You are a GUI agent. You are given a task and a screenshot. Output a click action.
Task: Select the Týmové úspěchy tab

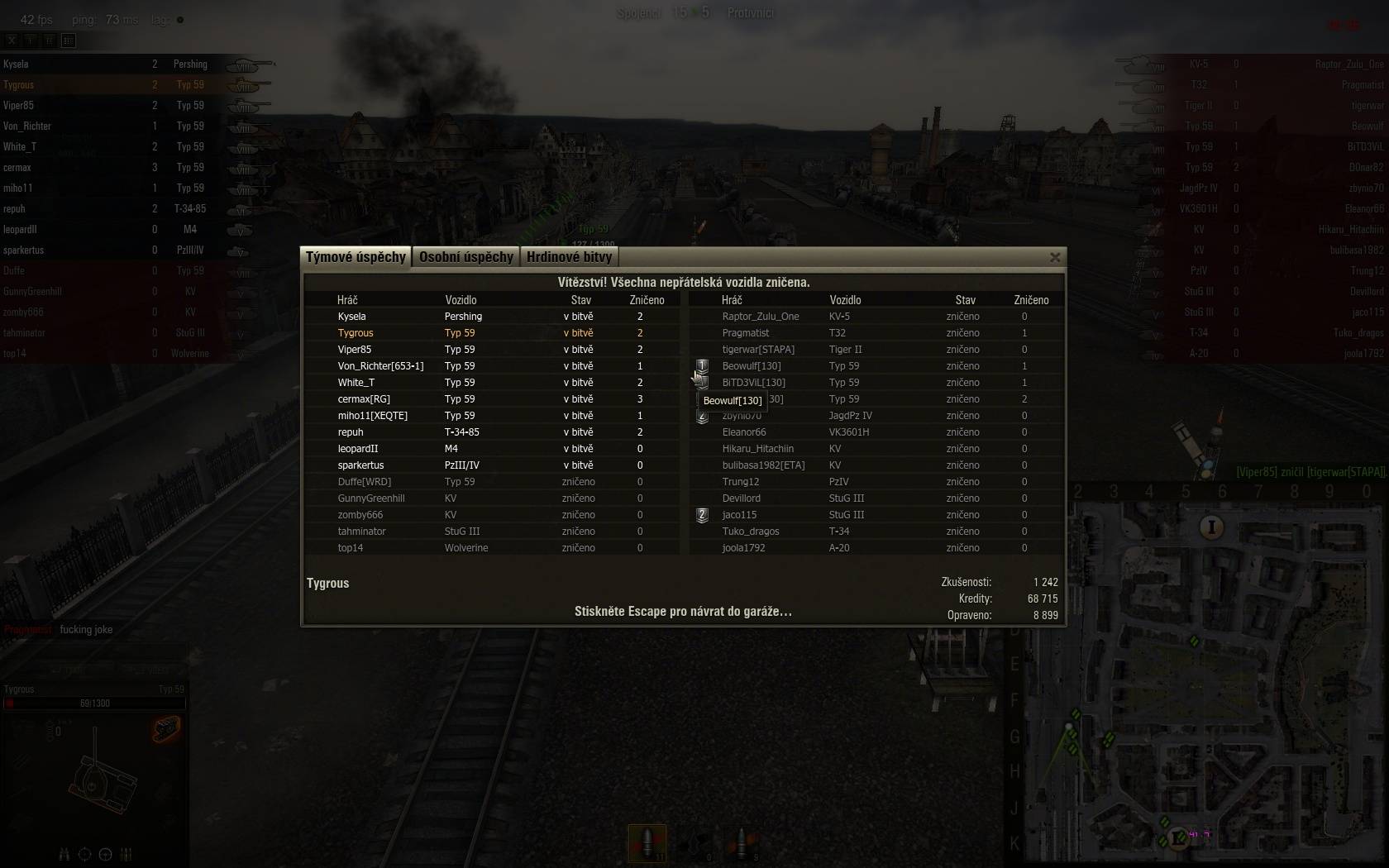pos(356,257)
